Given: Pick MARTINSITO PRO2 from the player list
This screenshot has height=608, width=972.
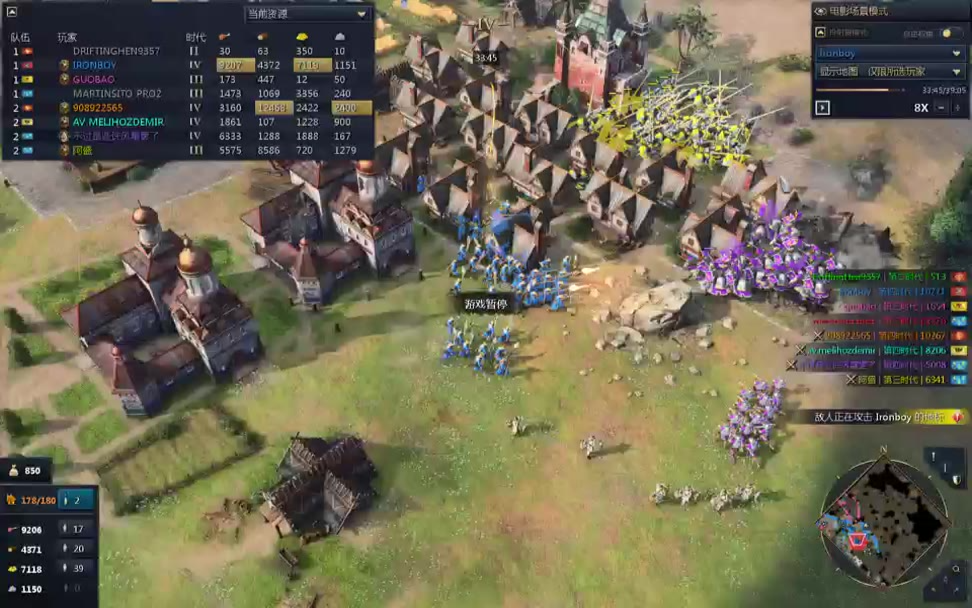Looking at the screenshot, I should [x=118, y=93].
